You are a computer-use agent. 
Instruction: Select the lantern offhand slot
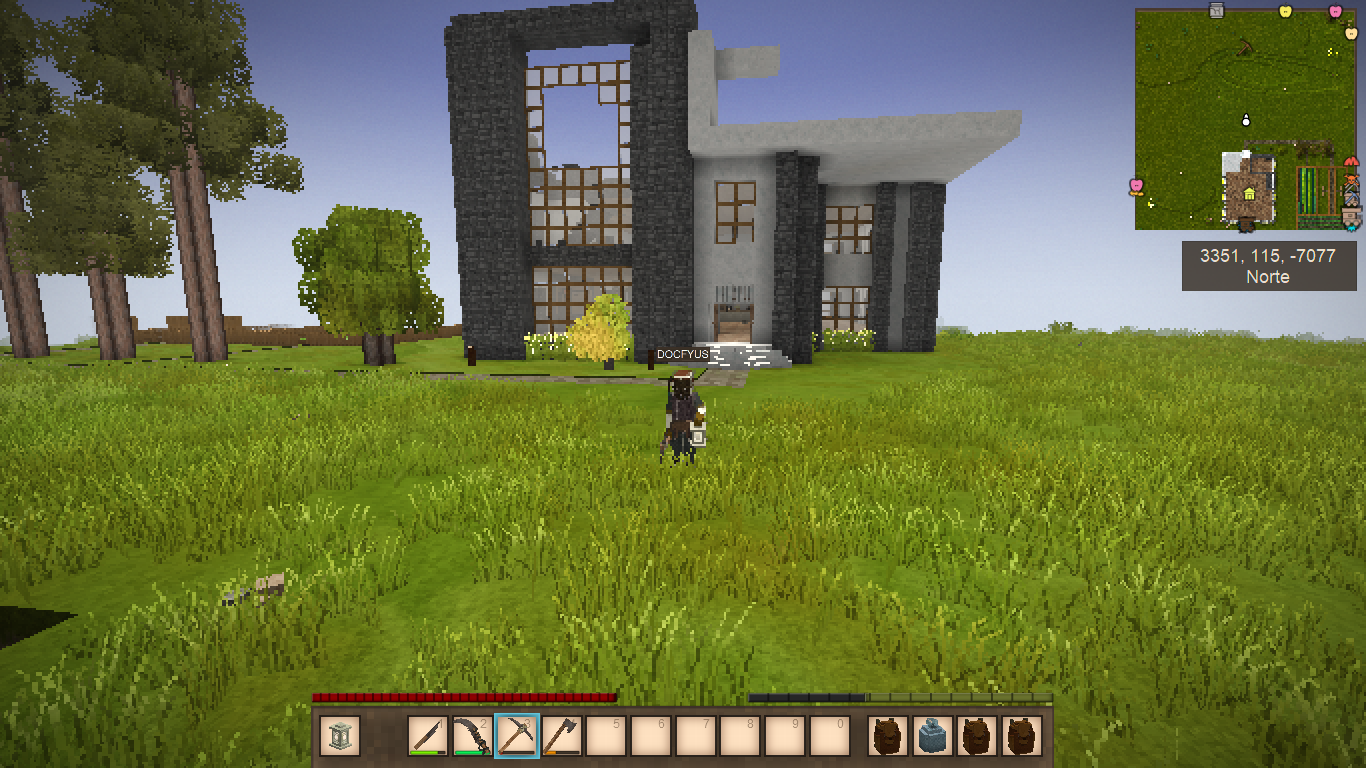(340, 736)
